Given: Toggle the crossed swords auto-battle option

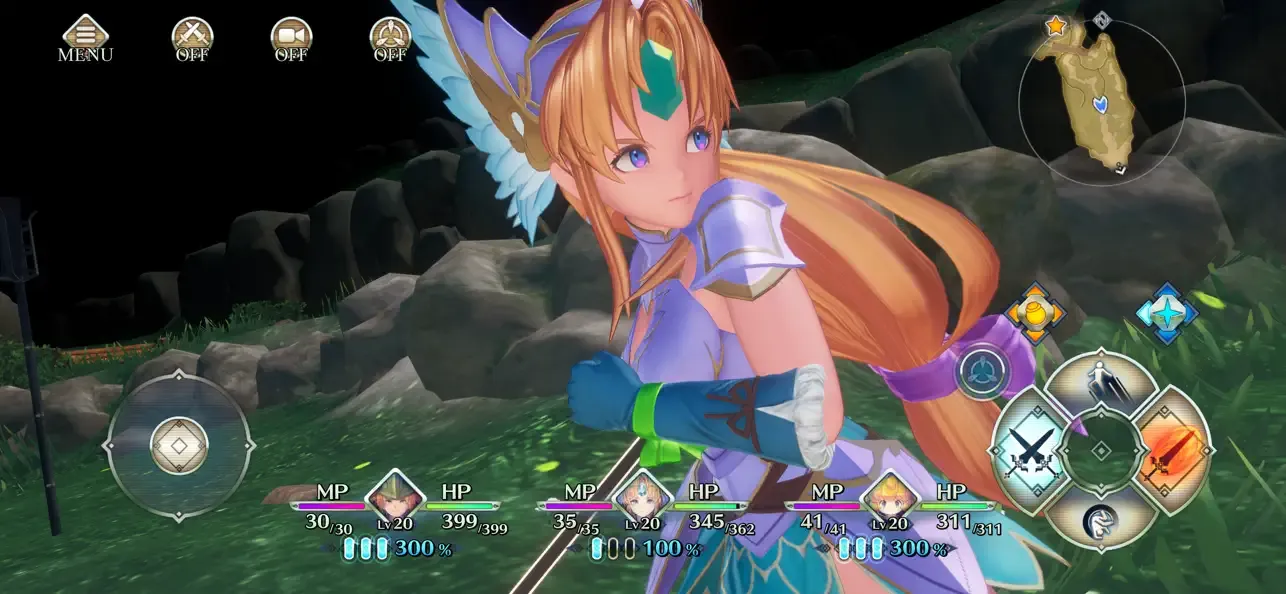Looking at the screenshot, I should click(192, 38).
